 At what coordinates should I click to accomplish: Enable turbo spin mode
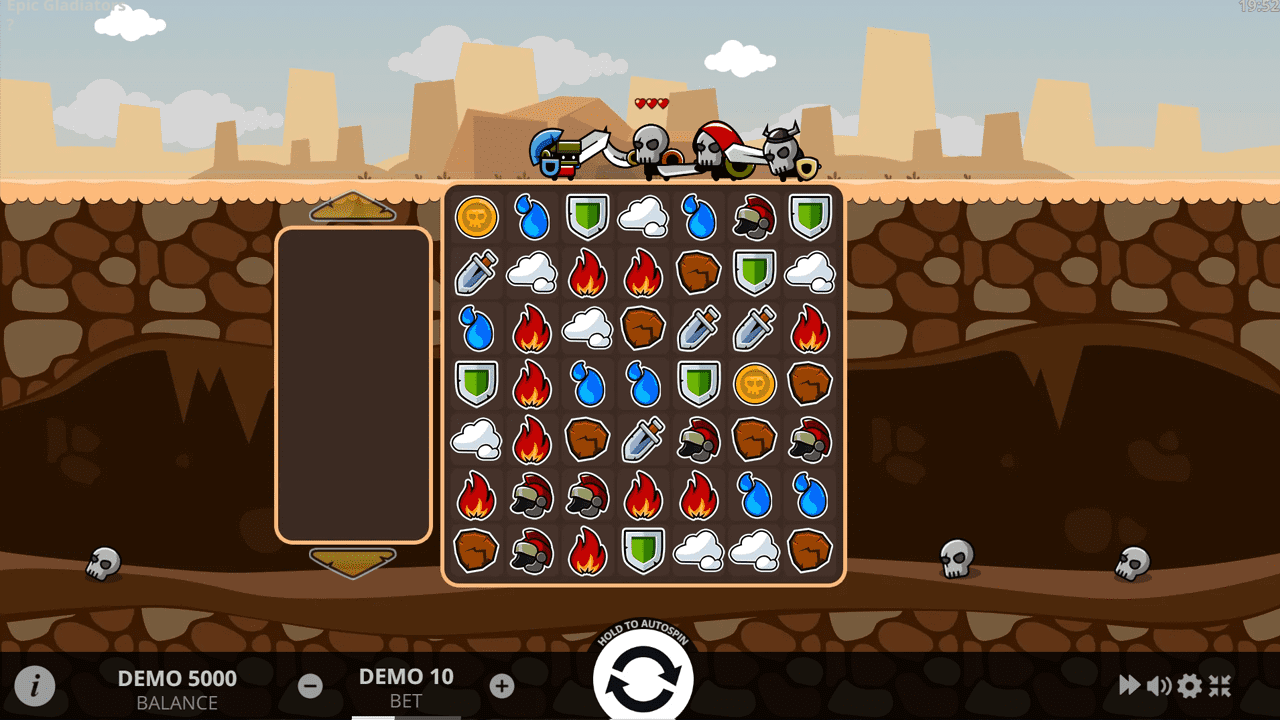pyautogui.click(x=1129, y=686)
